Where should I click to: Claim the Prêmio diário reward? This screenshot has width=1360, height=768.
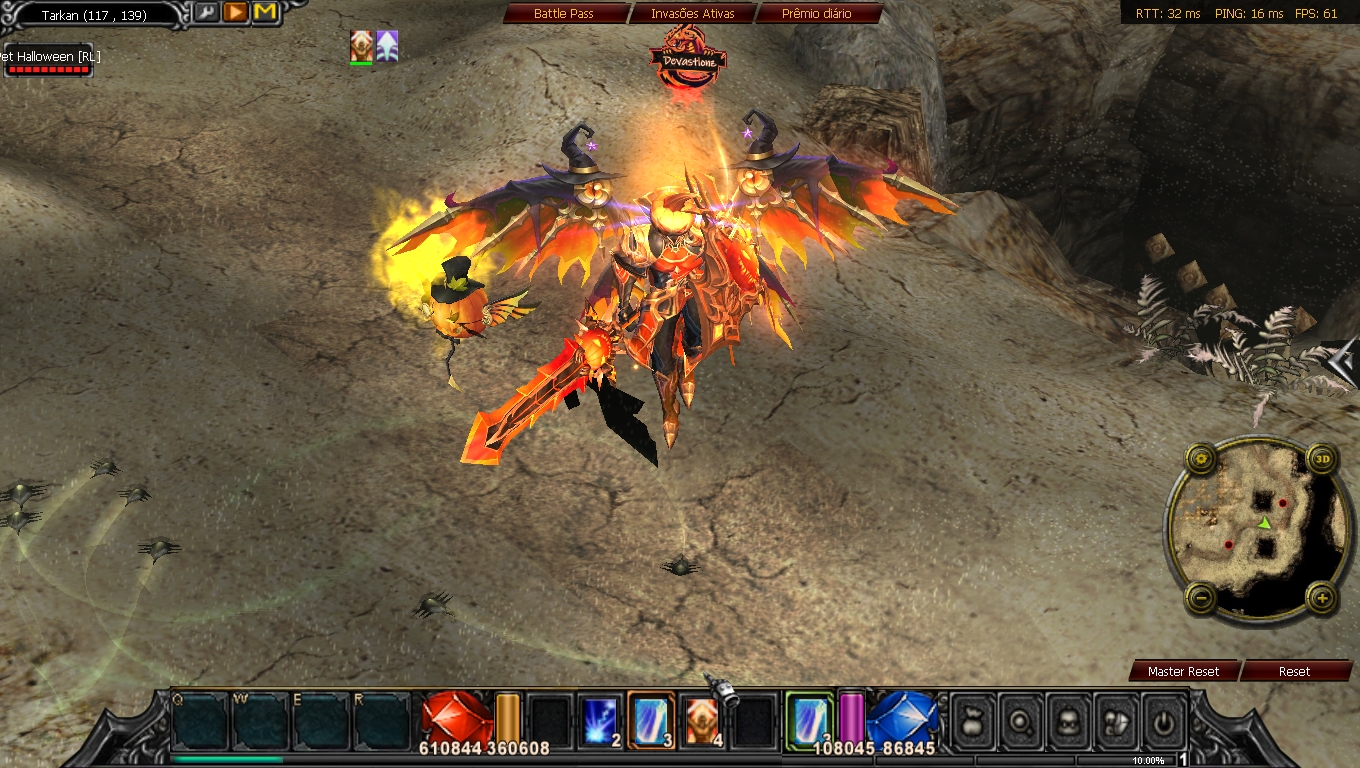pos(819,14)
